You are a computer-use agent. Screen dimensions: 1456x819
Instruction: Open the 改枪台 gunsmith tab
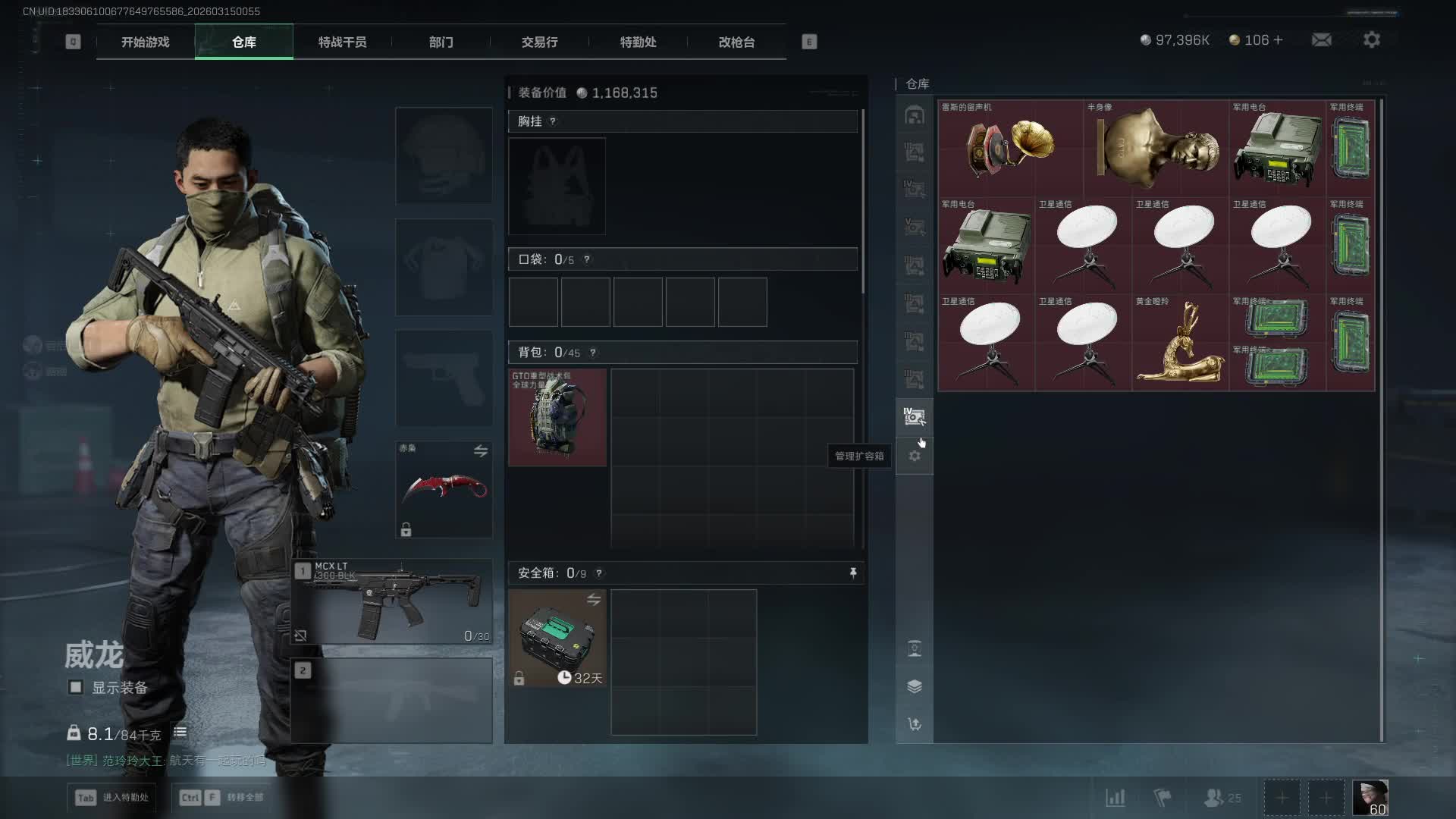(736, 42)
